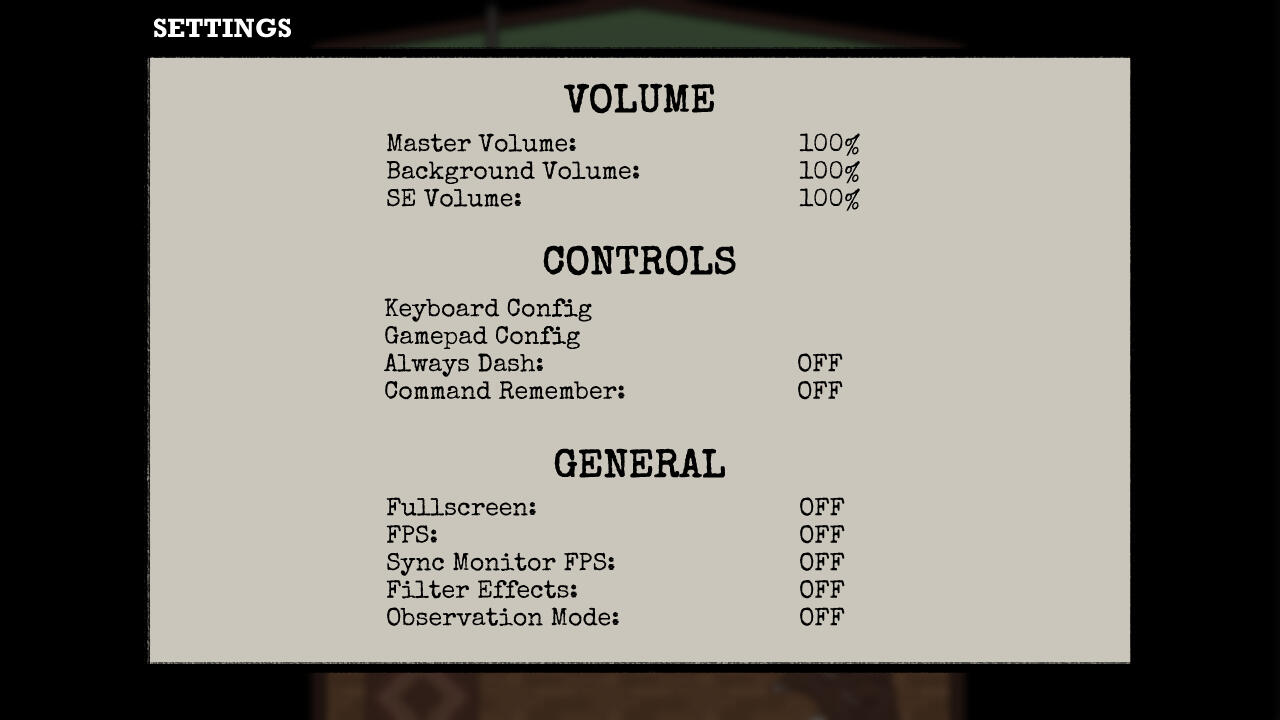
Task: Turn on Filter Effects
Action: (482, 590)
